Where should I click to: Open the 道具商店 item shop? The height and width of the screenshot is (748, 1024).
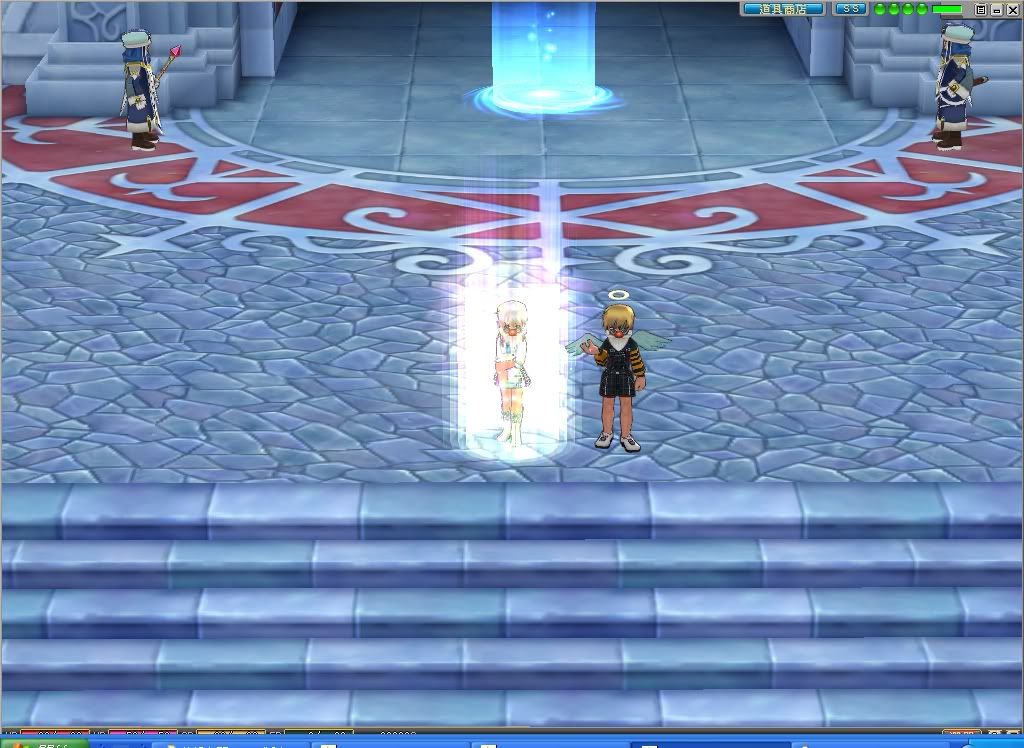point(783,9)
